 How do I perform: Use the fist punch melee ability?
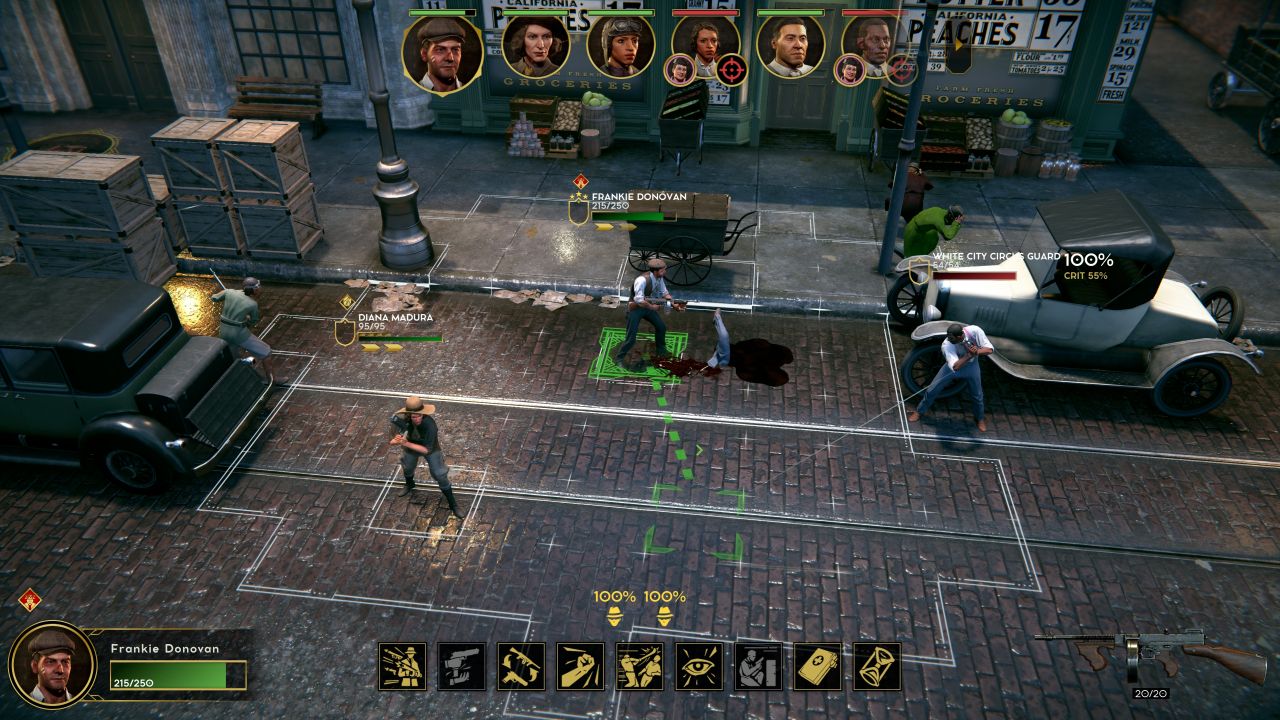pyautogui.click(x=580, y=666)
